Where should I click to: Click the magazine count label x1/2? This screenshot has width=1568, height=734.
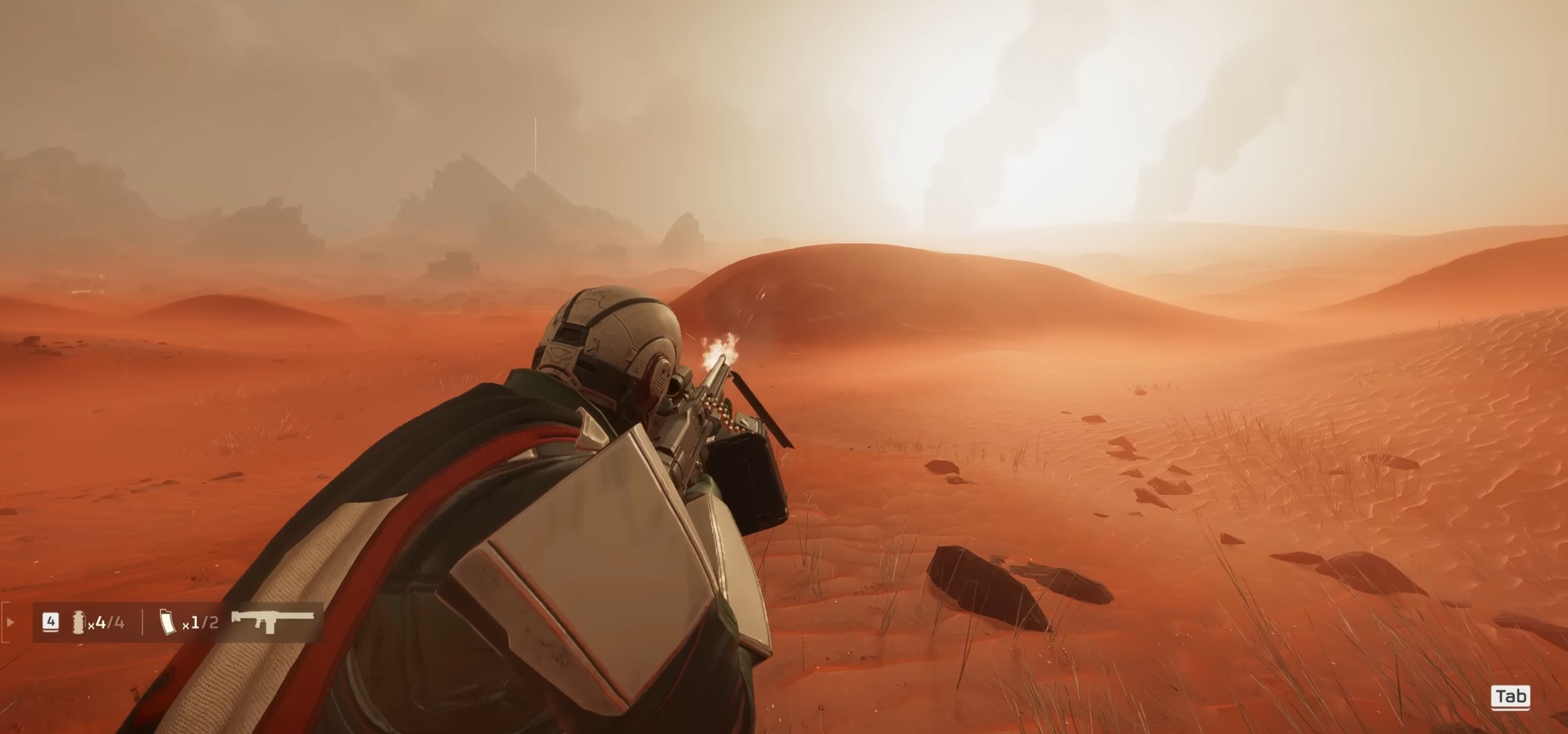201,623
